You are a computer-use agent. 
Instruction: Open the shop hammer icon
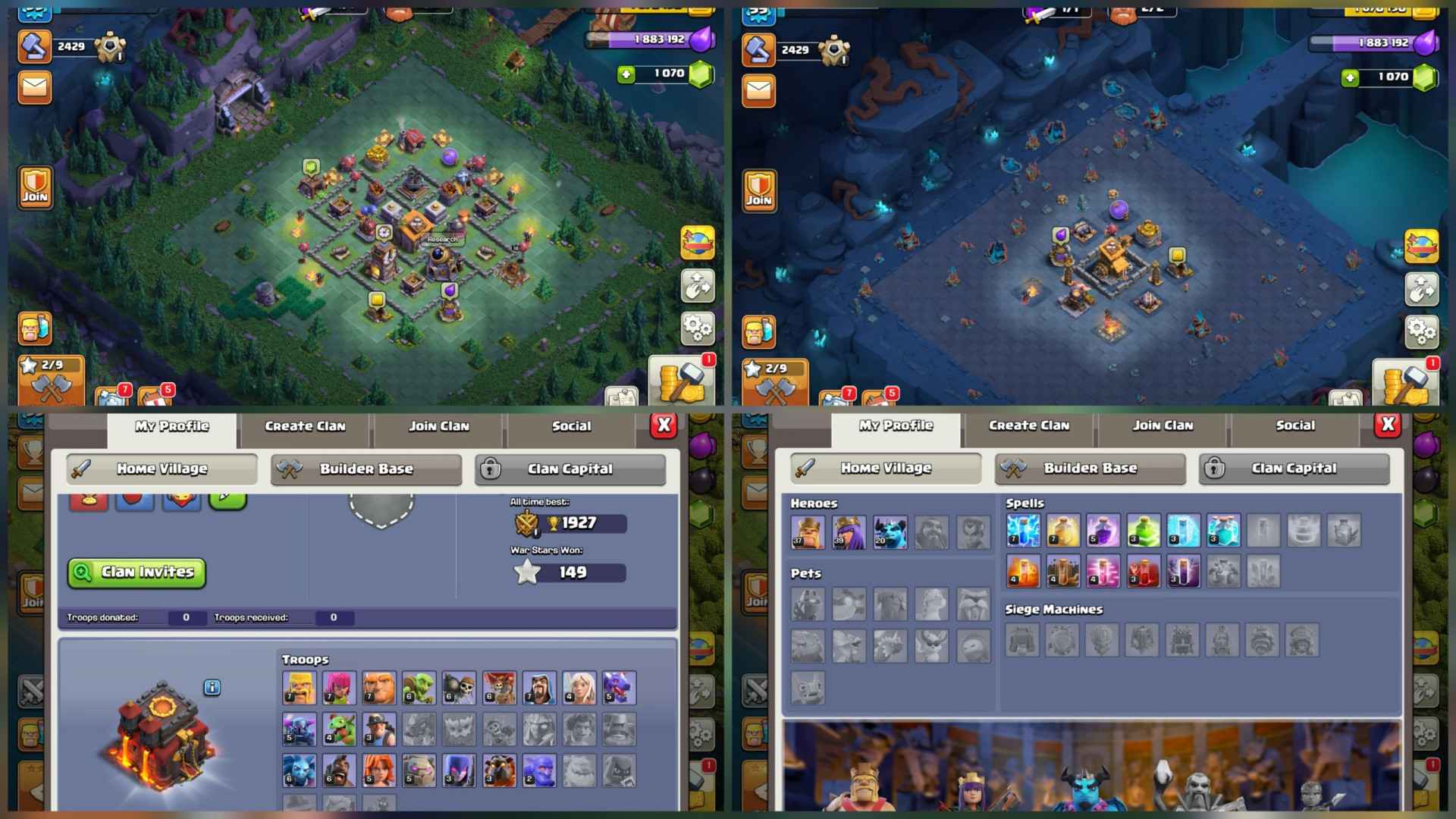[x=35, y=47]
